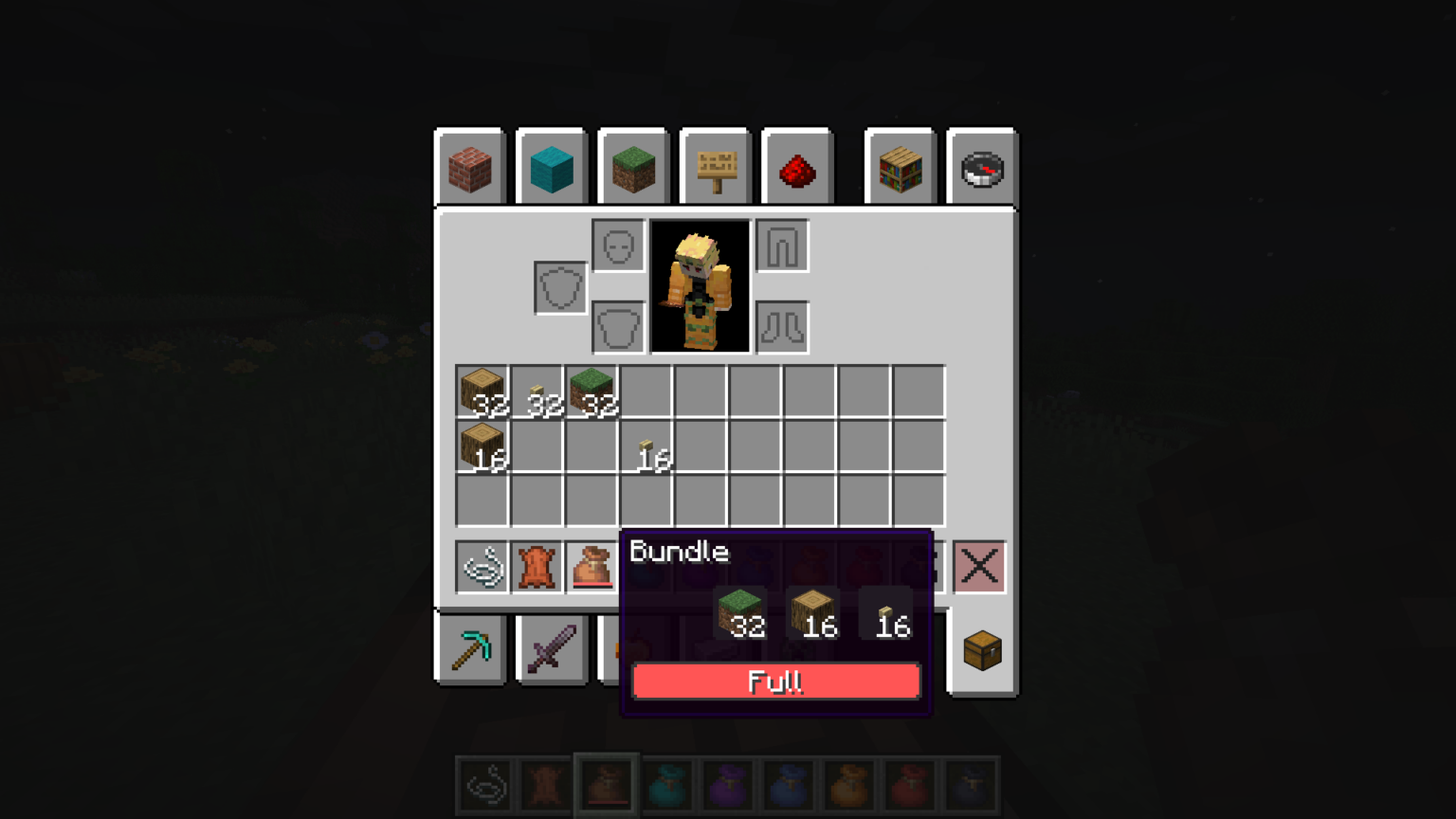1456x819 pixels.
Task: Click the Functional Blocks sign icon
Action: click(715, 168)
